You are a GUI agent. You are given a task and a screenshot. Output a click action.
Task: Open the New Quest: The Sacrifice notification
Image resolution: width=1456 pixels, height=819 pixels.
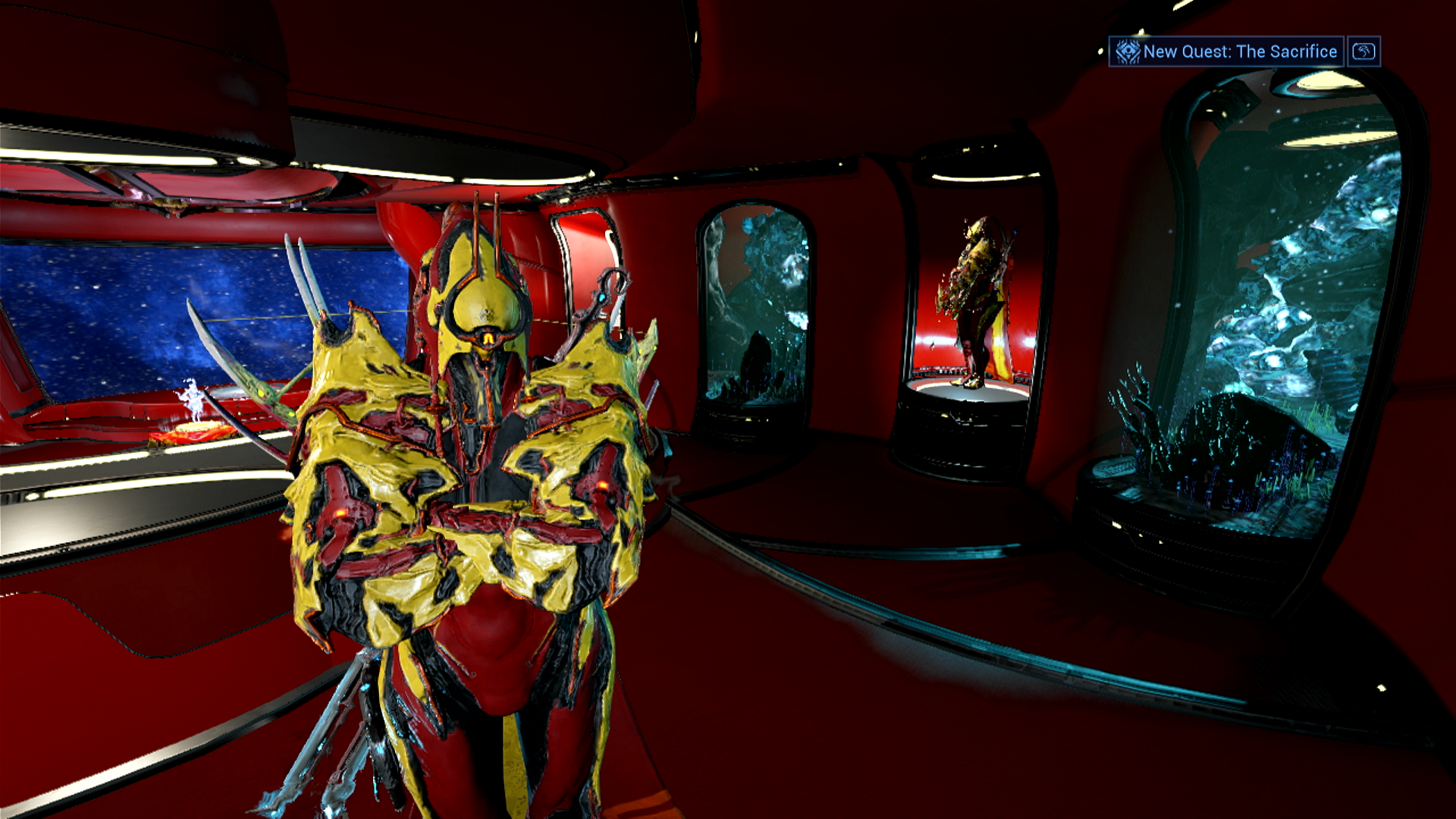pyautogui.click(x=1226, y=52)
